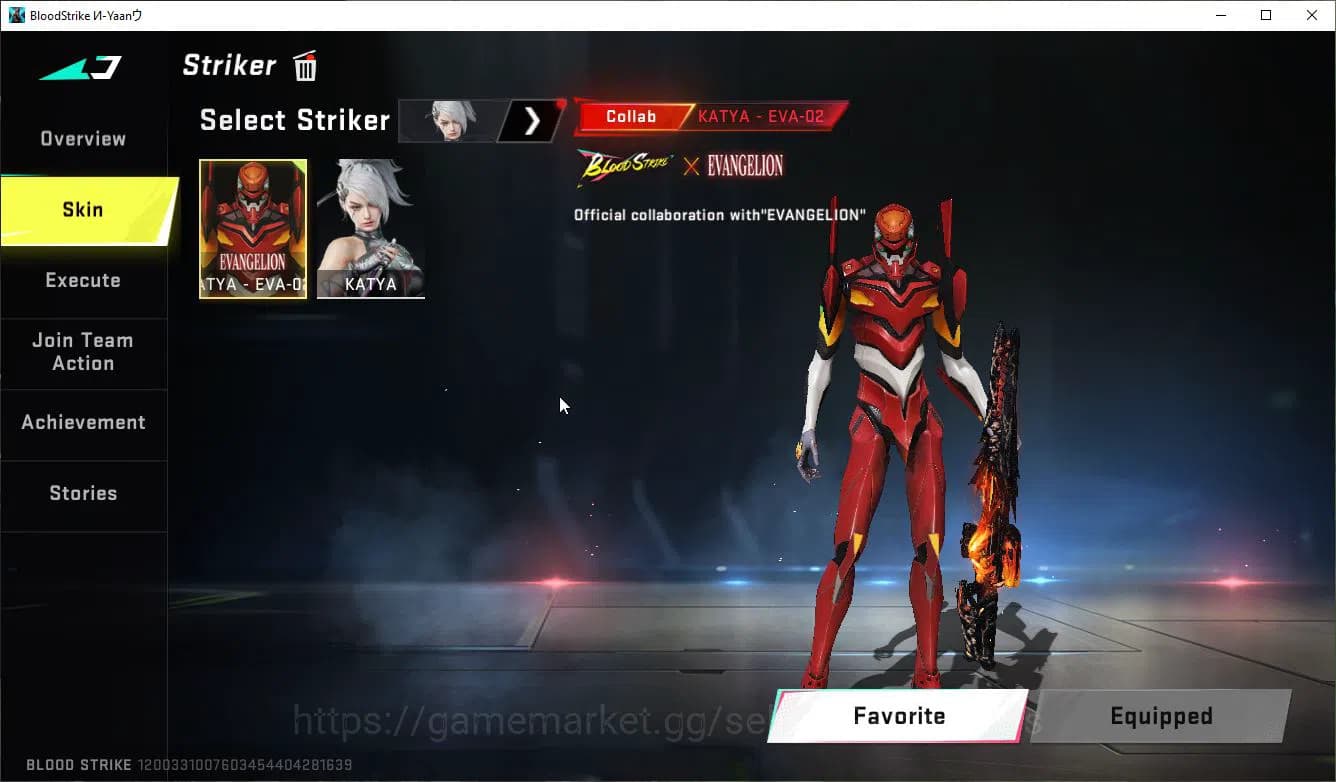Open the Stories section

coord(83,493)
